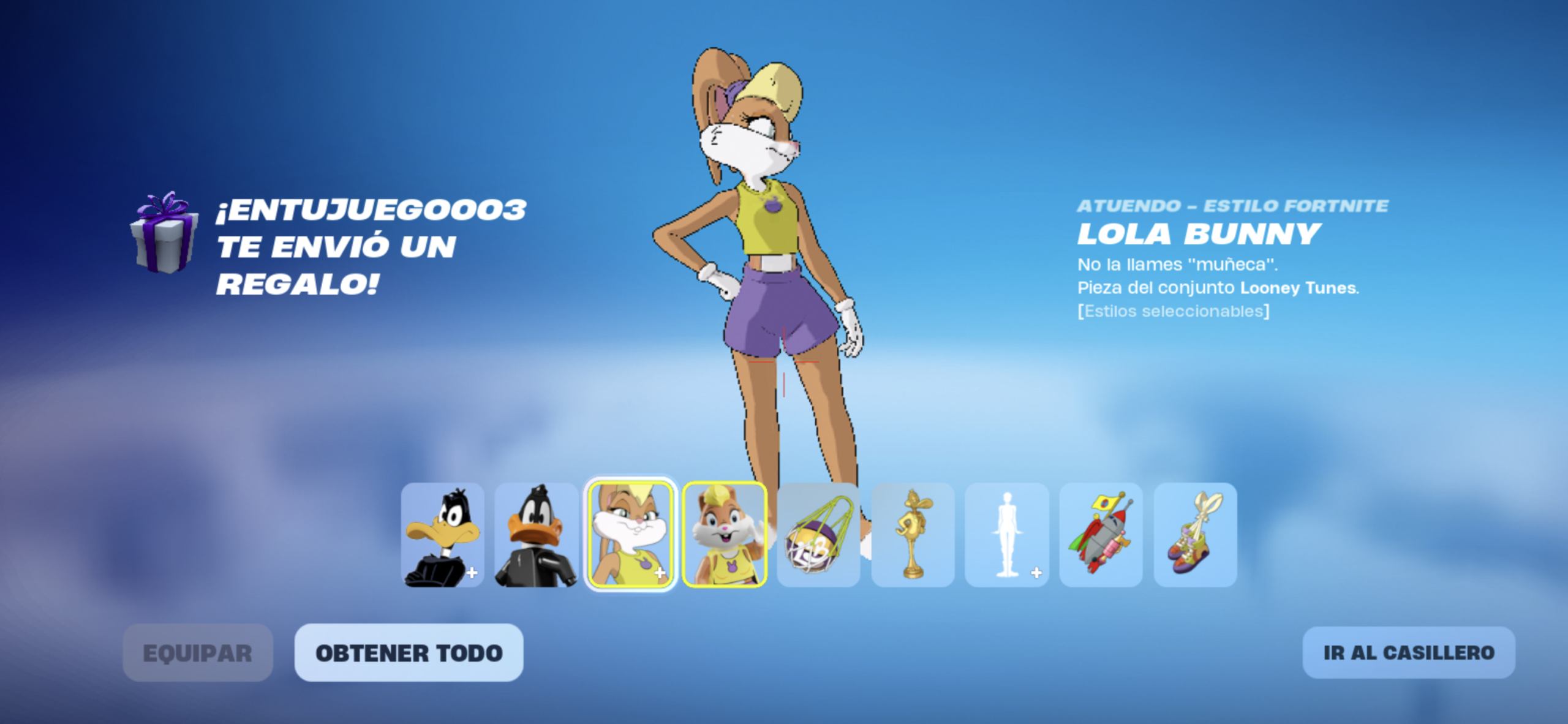Select the white silhouette item thumbnail
The width and height of the screenshot is (1568, 724).
[x=1006, y=535]
